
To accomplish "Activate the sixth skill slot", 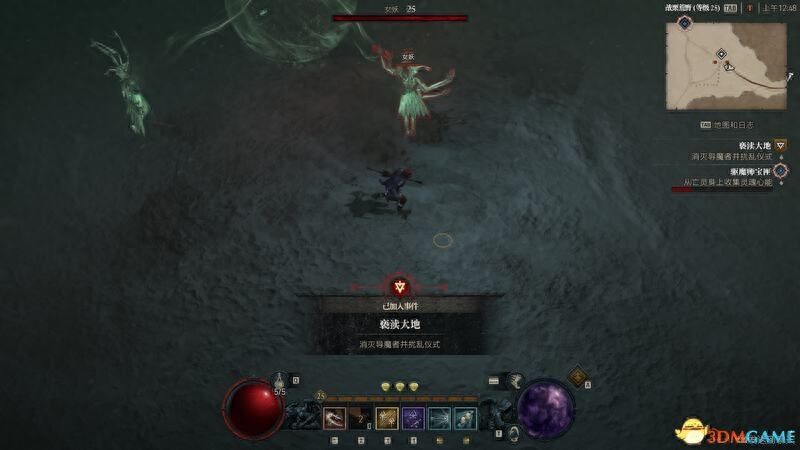I will (466, 418).
